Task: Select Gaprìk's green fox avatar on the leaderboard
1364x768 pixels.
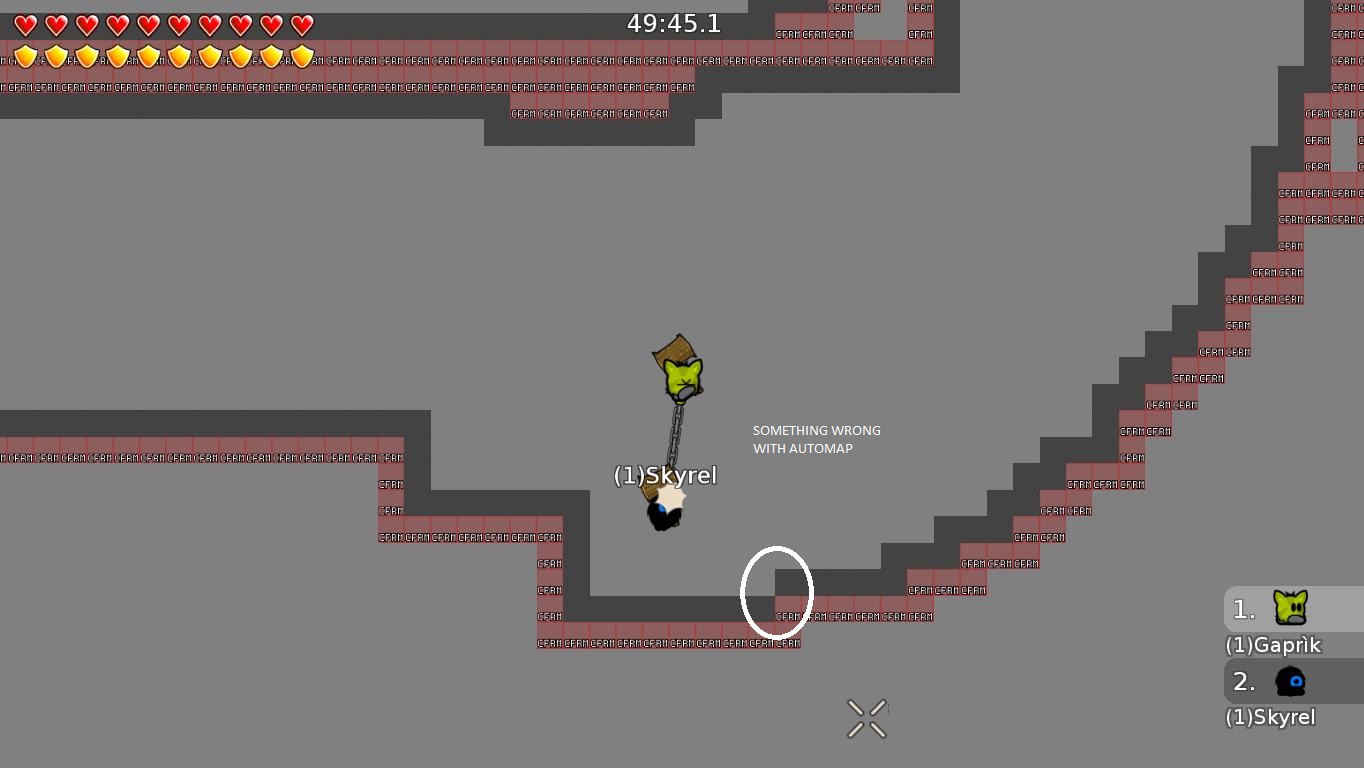Action: [x=1291, y=608]
